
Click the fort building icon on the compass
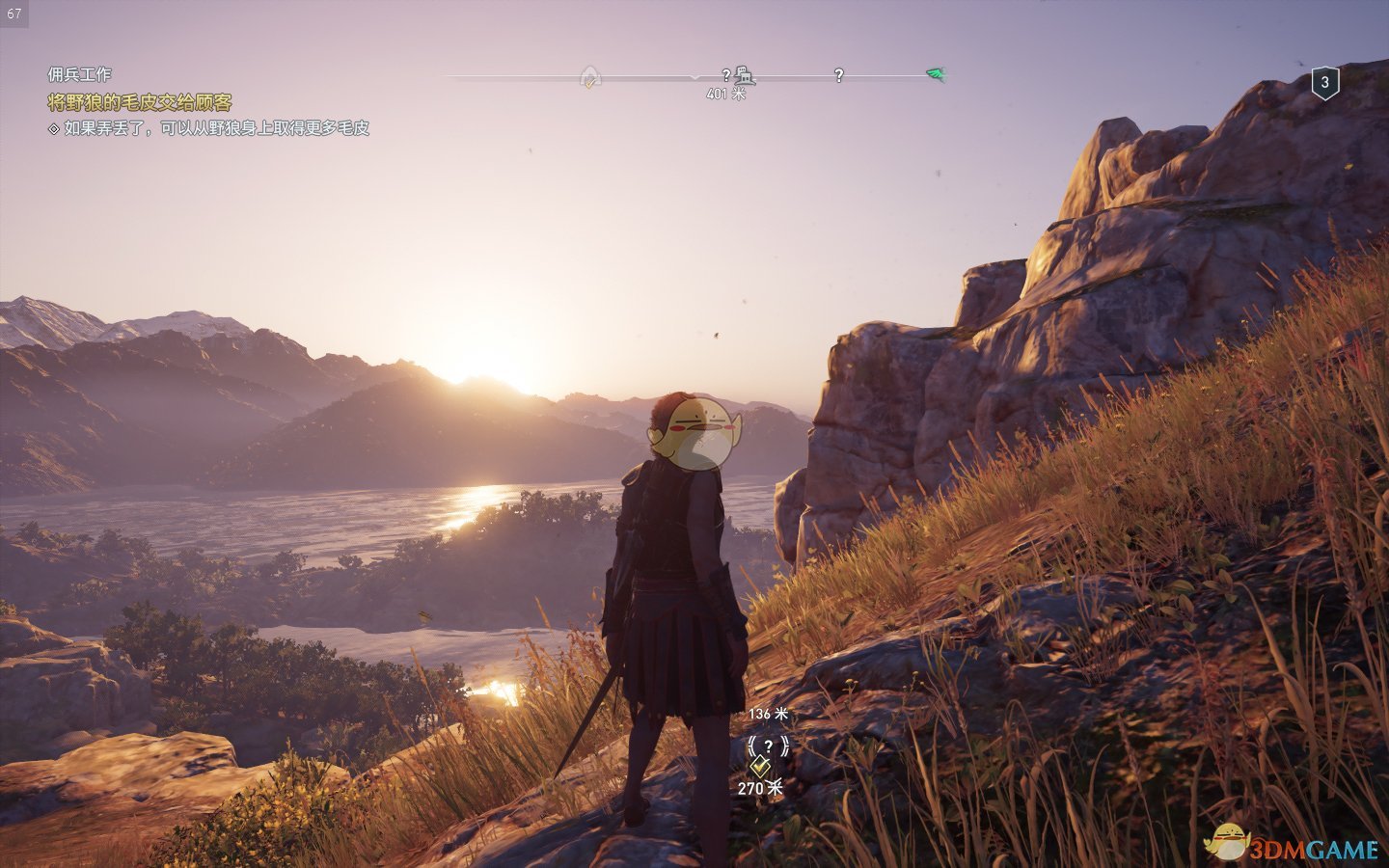coord(744,74)
